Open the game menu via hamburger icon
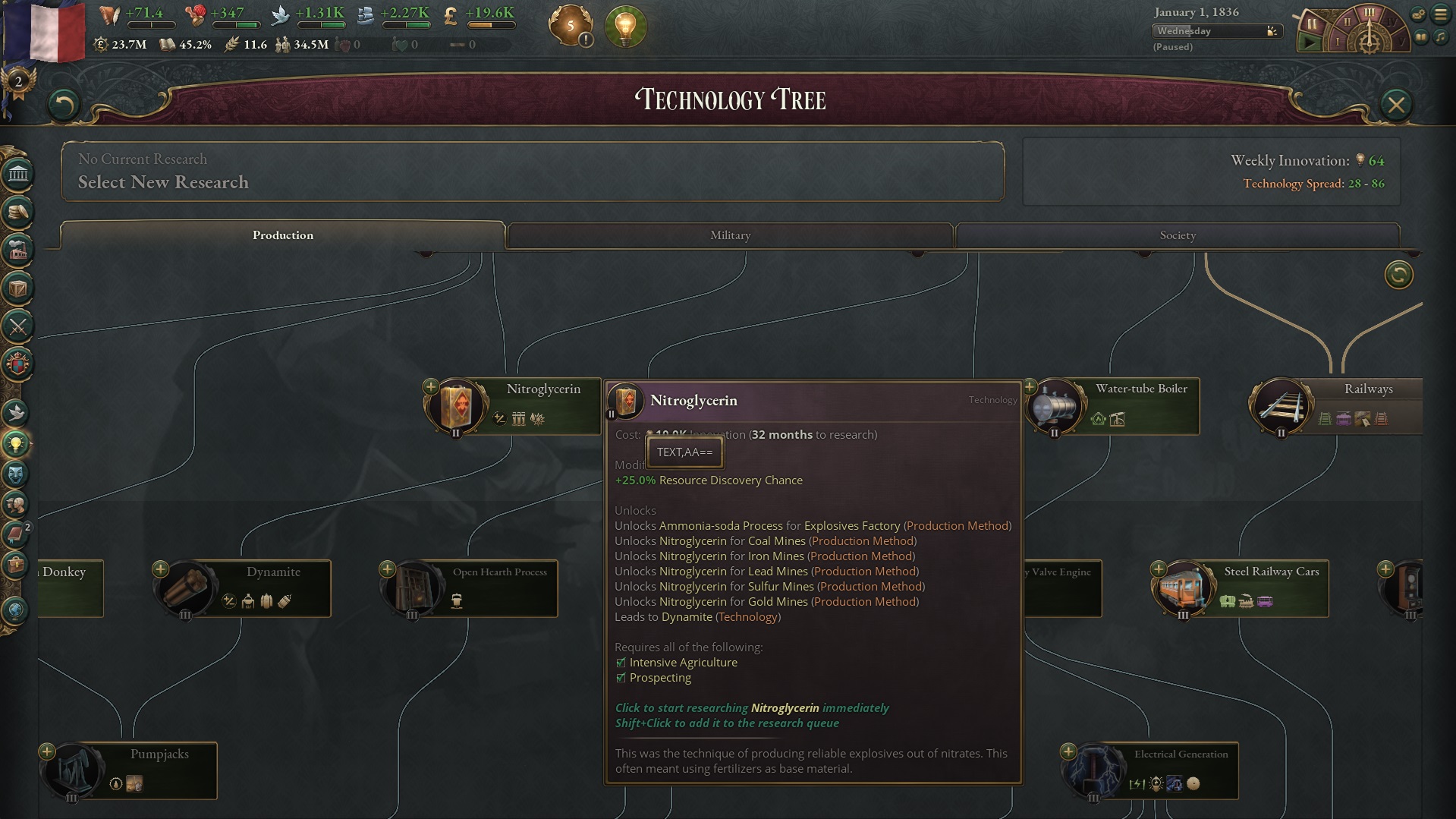Image resolution: width=1456 pixels, height=819 pixels. click(x=1439, y=14)
